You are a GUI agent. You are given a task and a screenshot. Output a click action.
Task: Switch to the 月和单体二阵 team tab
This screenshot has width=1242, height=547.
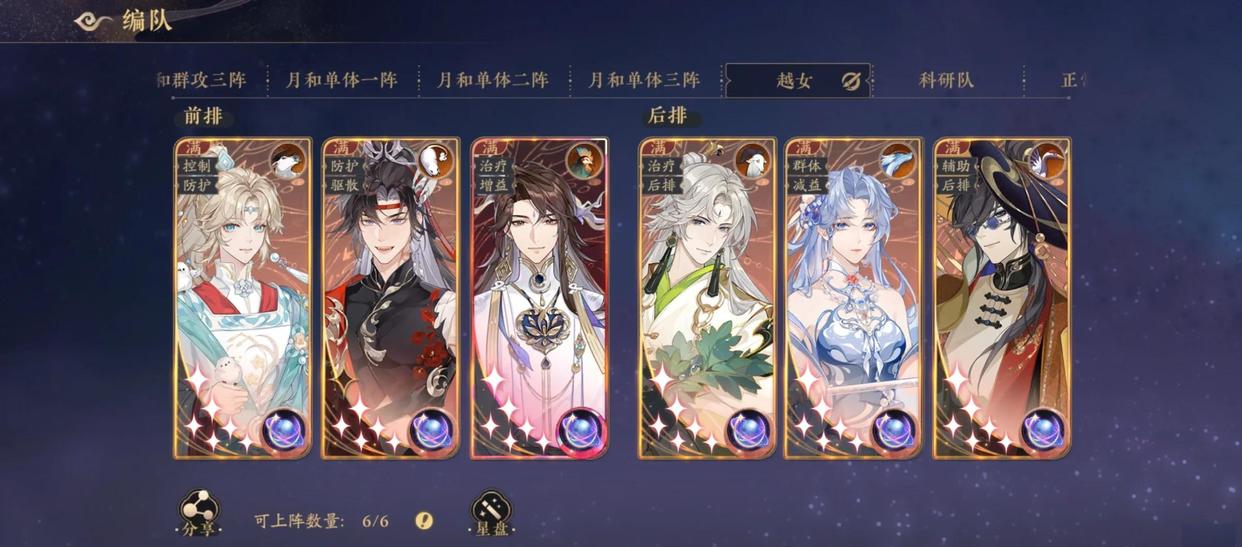coord(493,81)
